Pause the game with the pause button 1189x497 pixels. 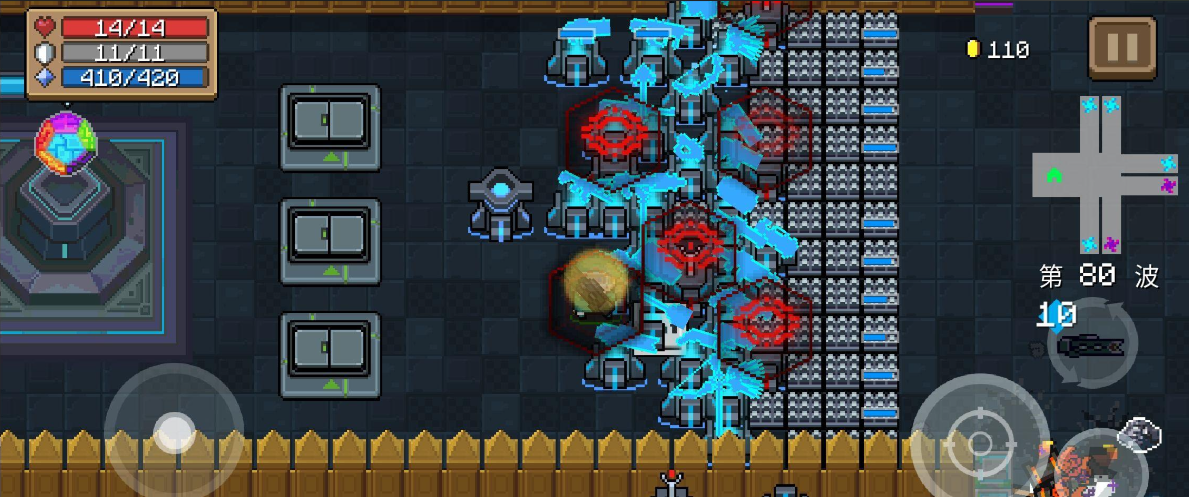pyautogui.click(x=1122, y=45)
